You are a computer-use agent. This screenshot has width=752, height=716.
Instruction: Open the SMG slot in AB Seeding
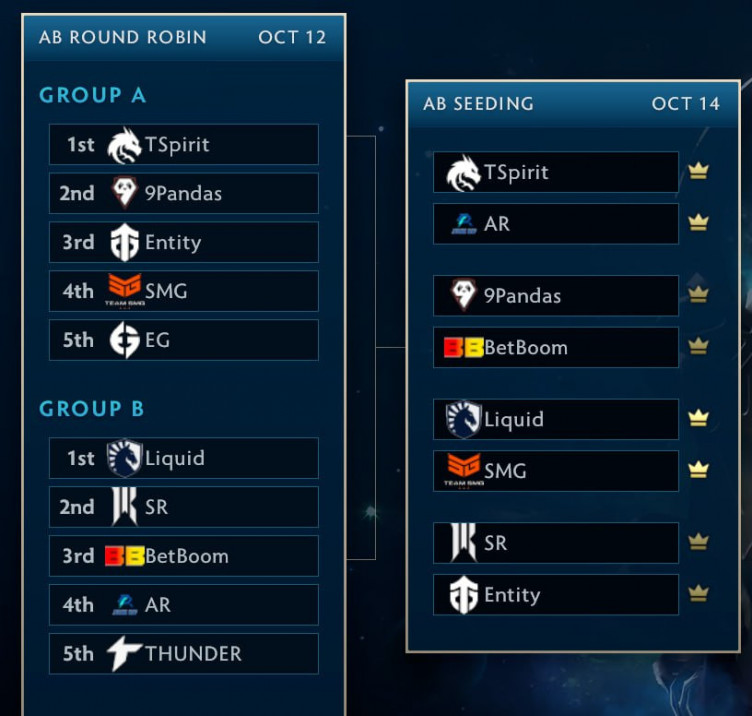point(556,472)
